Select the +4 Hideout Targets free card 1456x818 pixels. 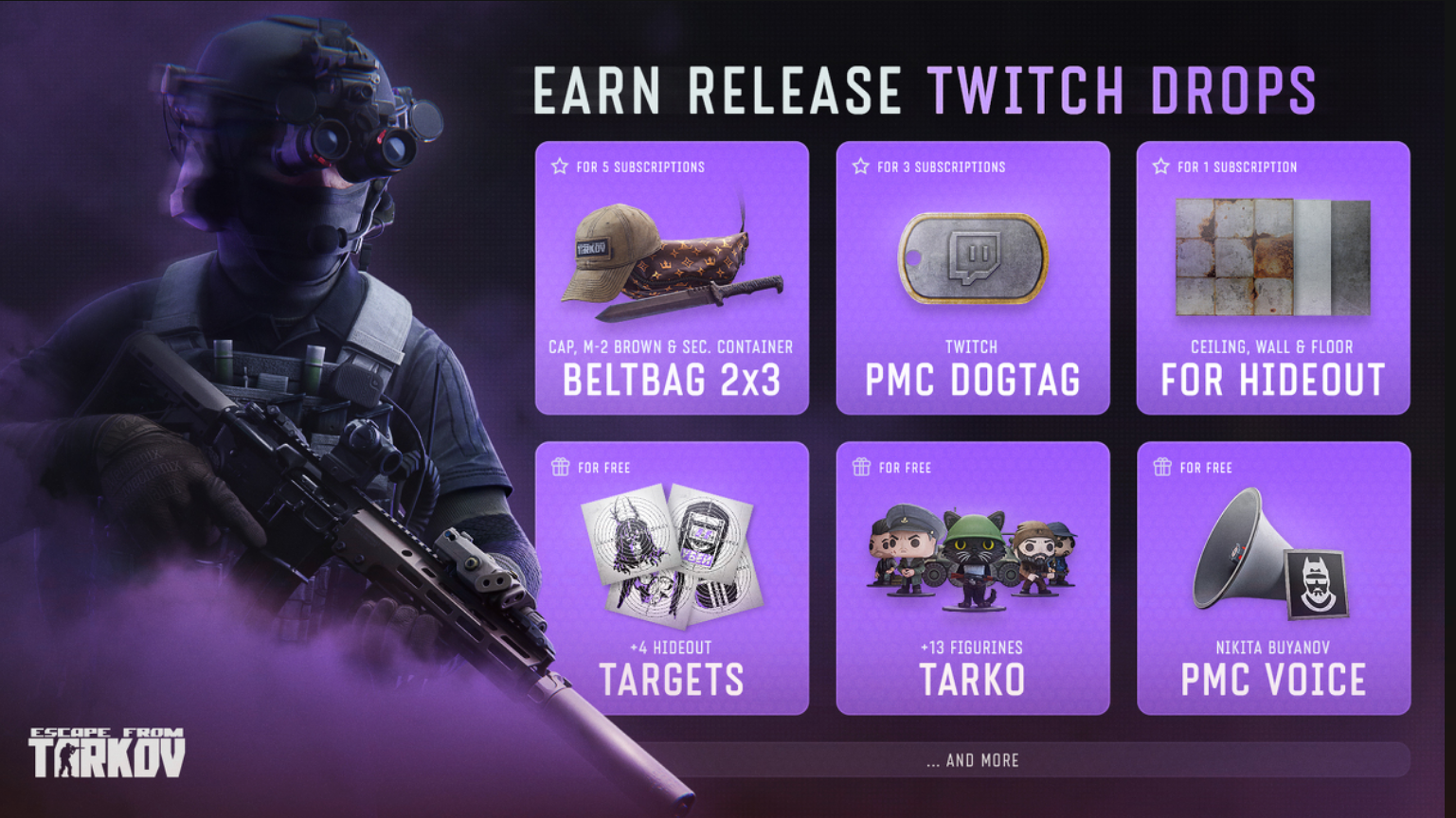(x=672, y=578)
